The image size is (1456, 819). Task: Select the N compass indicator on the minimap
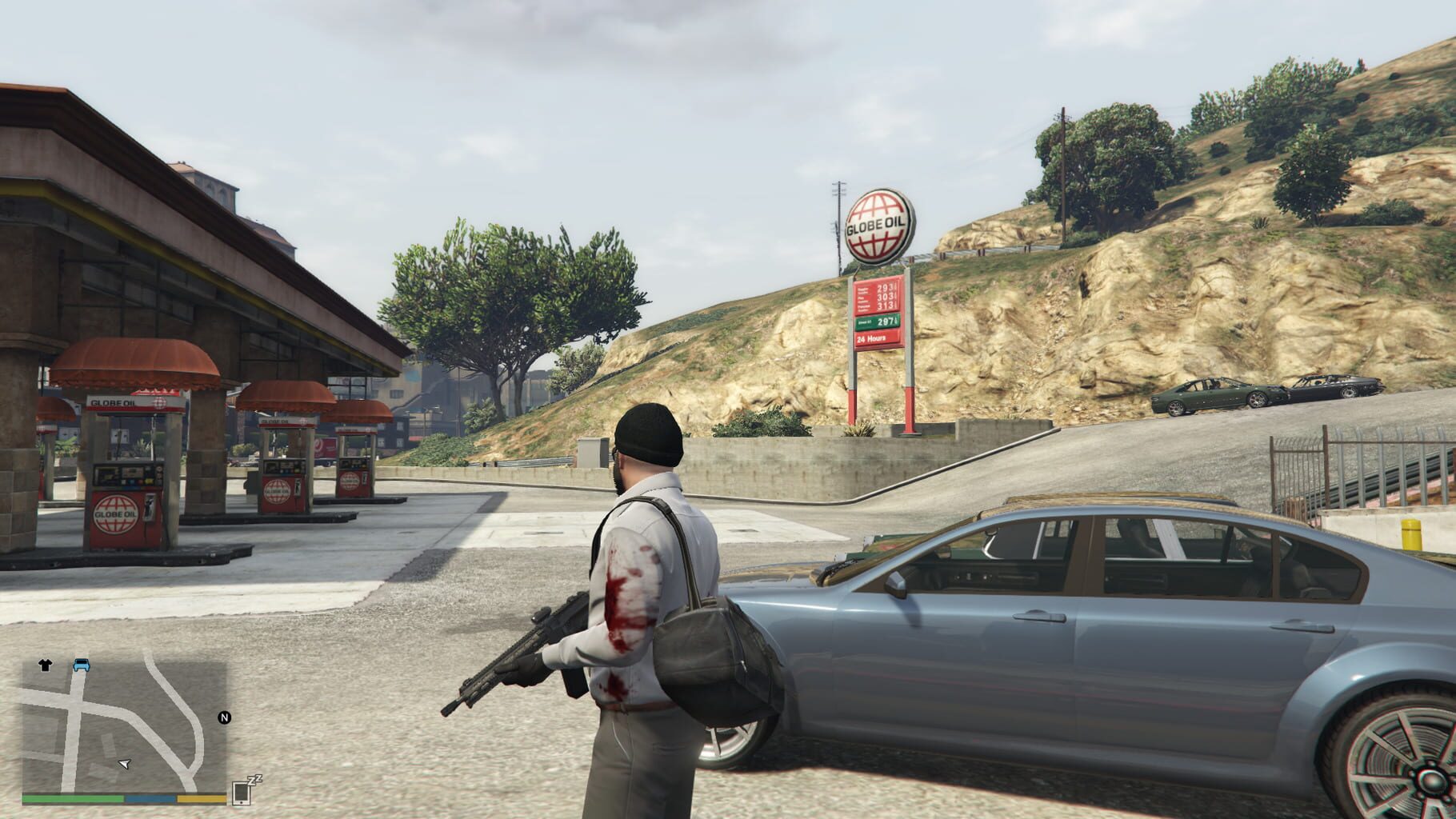pos(225,718)
